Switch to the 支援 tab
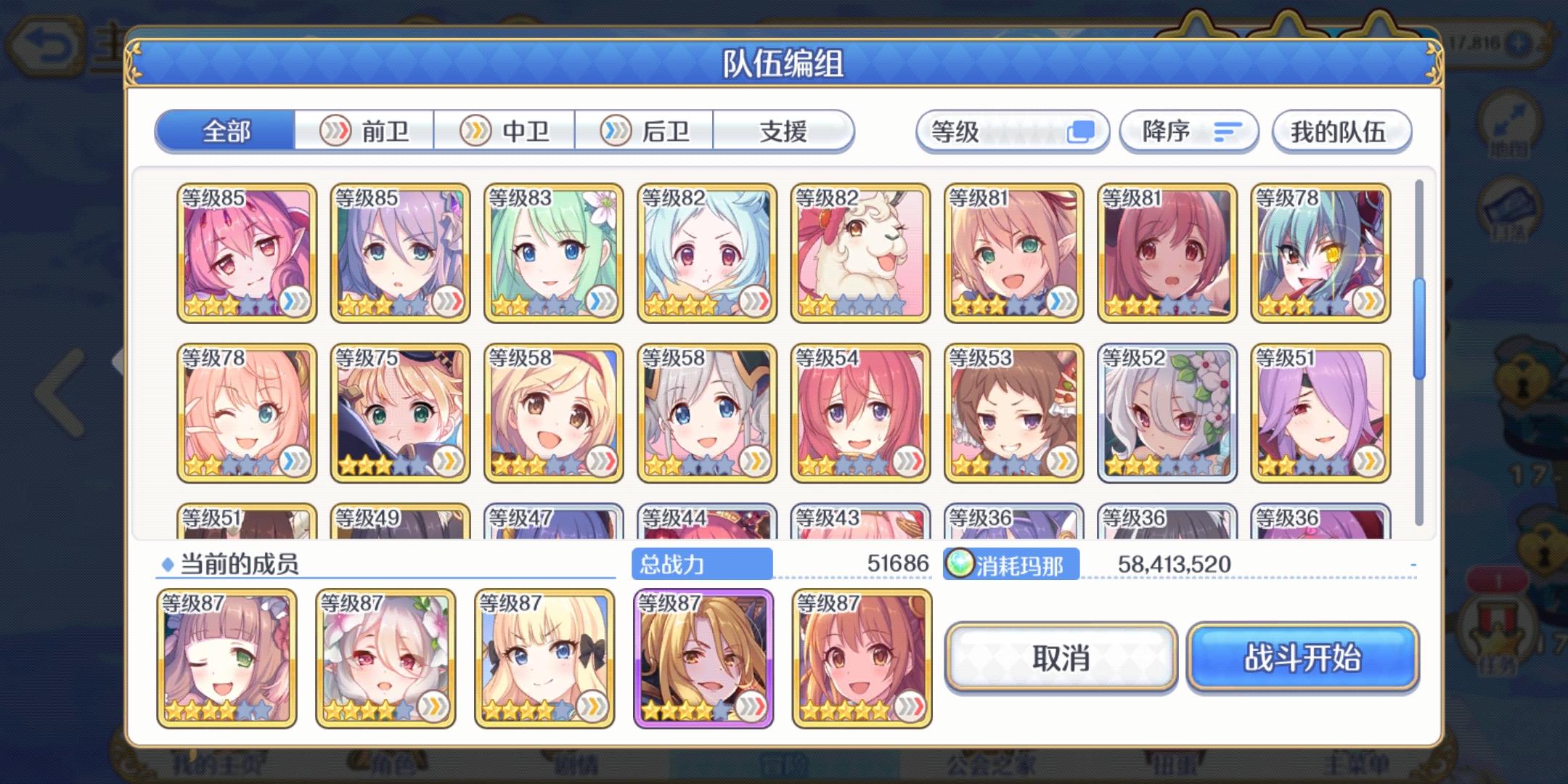The image size is (1568, 784). (784, 131)
